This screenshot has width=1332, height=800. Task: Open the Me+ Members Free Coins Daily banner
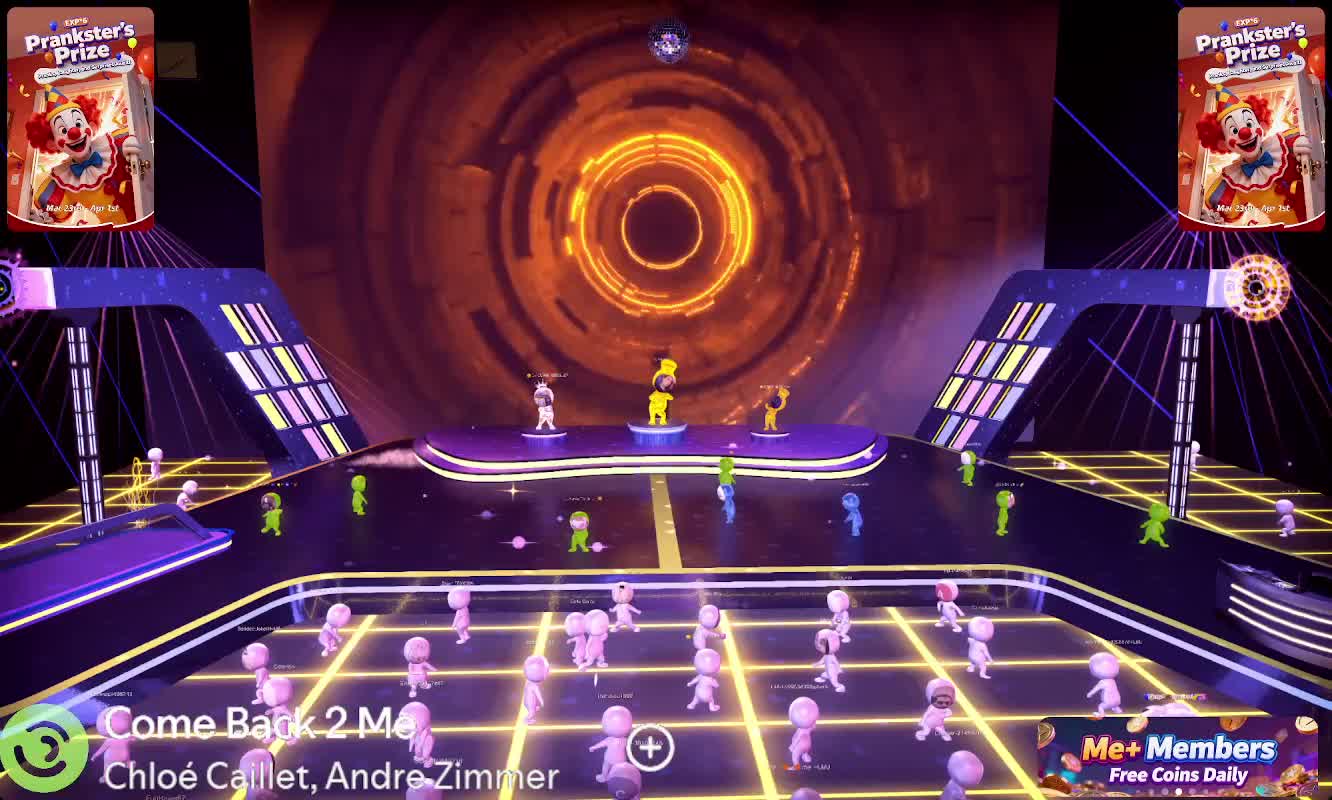pyautogui.click(x=1177, y=757)
